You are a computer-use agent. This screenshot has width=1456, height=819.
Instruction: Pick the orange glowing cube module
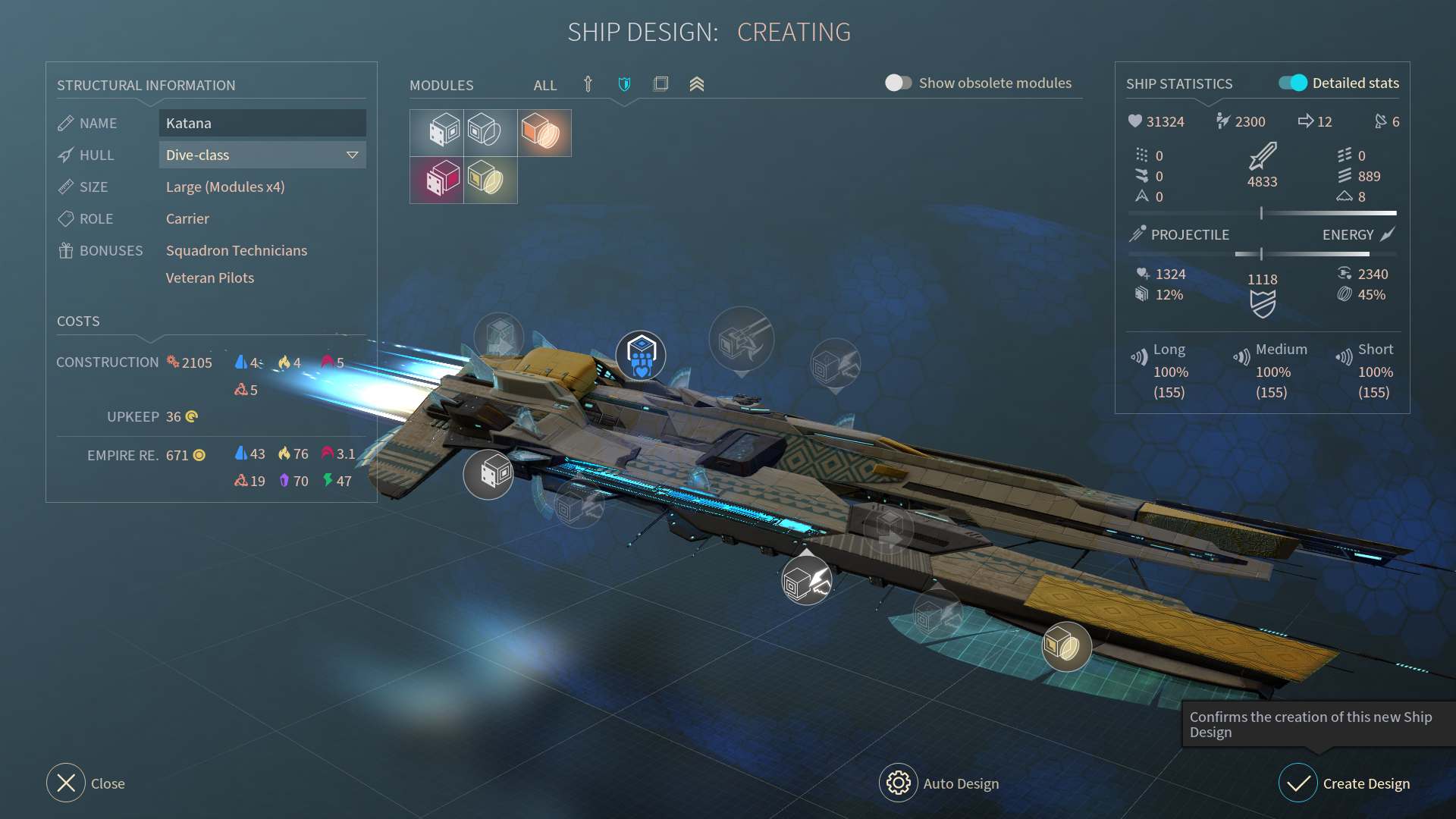(544, 133)
